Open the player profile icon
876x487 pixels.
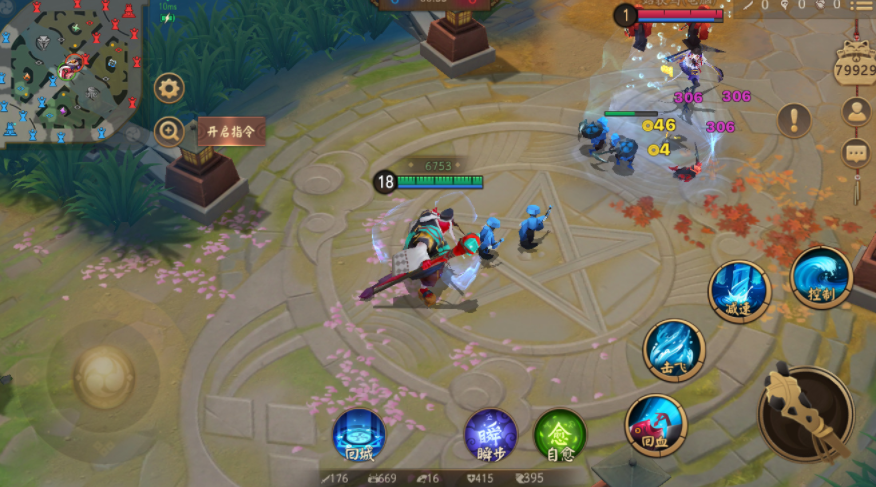856,112
